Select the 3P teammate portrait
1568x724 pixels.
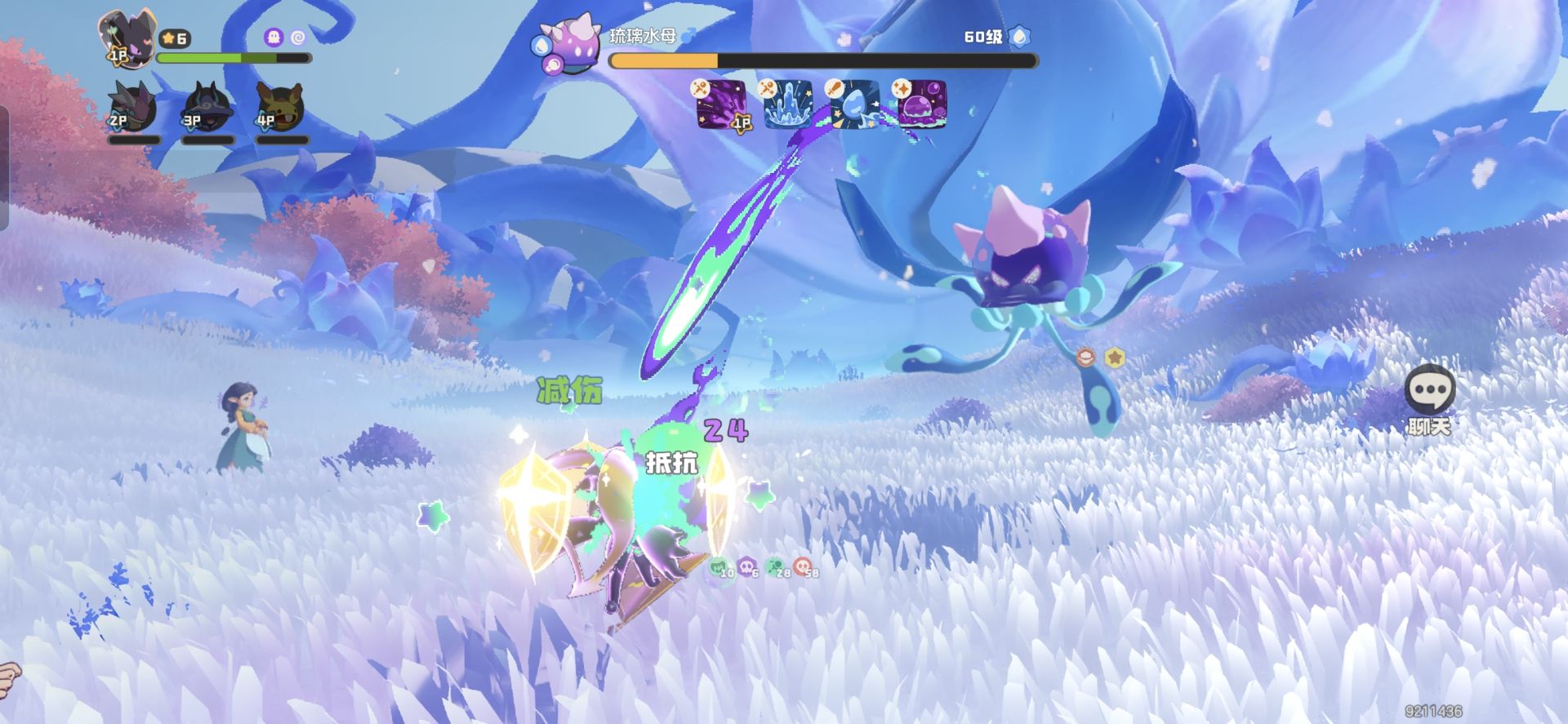(x=207, y=108)
